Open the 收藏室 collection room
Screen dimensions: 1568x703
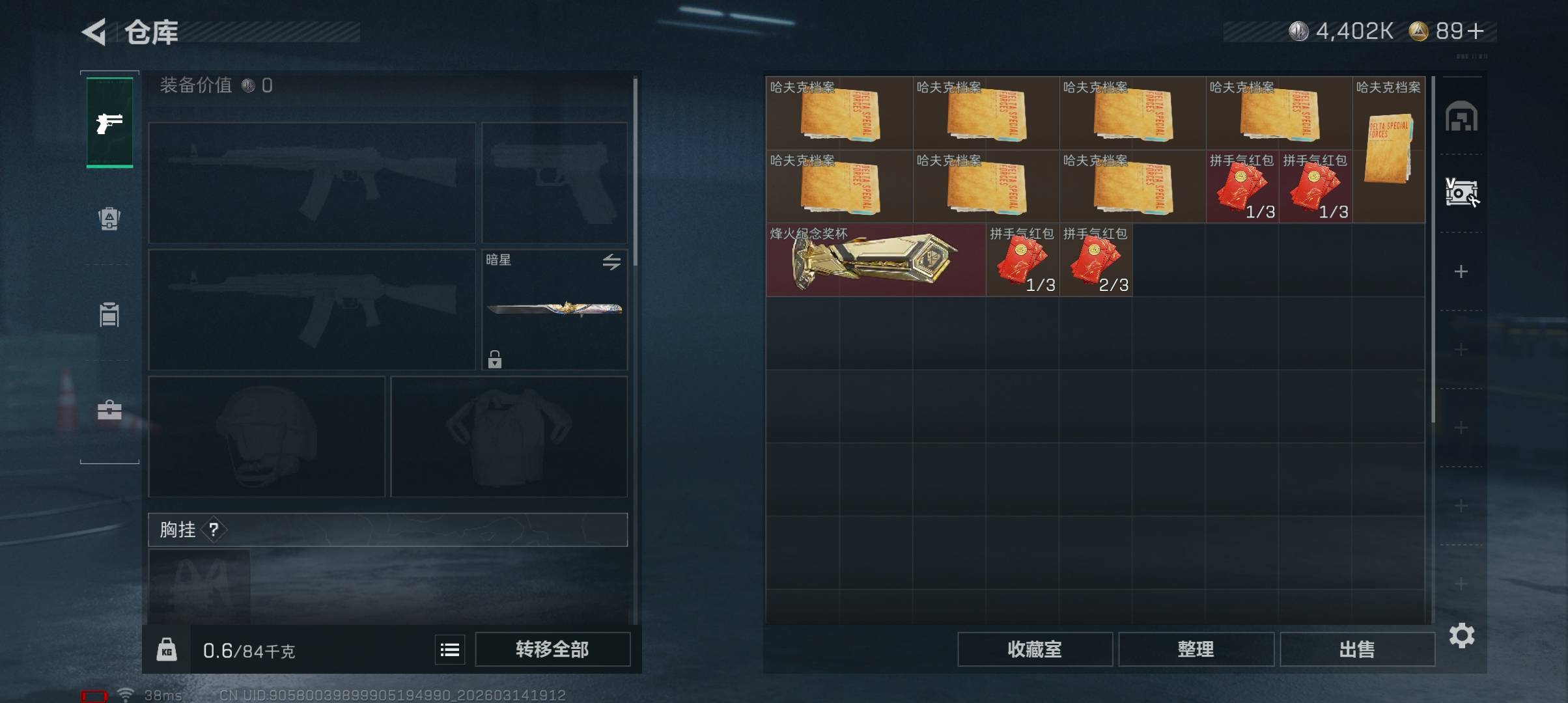(1034, 649)
